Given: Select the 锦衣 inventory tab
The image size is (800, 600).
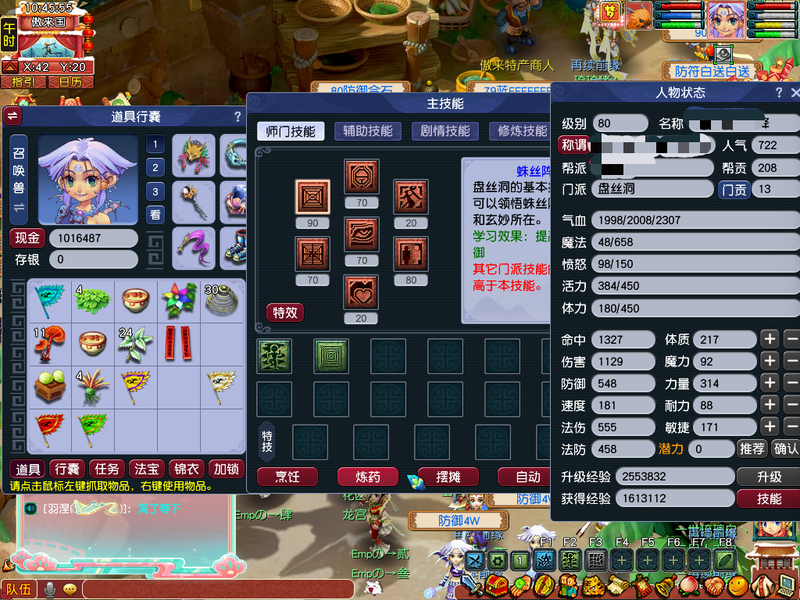Looking at the screenshot, I should pos(186,469).
